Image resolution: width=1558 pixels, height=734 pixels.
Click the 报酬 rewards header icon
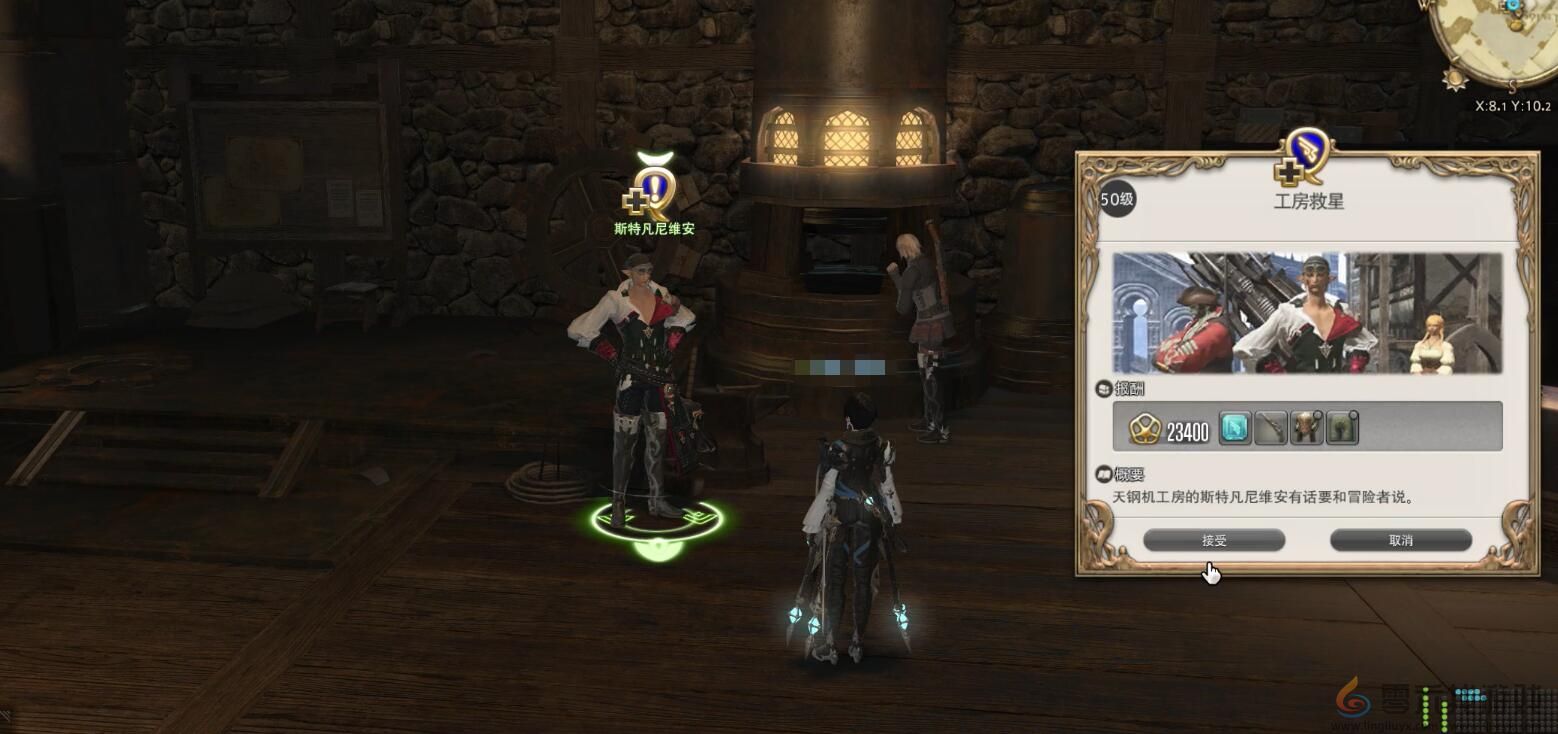[x=1102, y=390]
